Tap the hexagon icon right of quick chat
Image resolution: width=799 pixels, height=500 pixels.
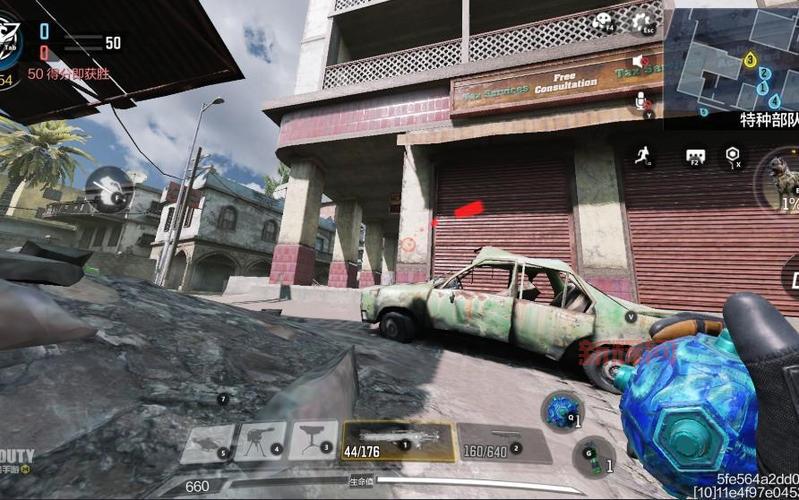coord(734,155)
